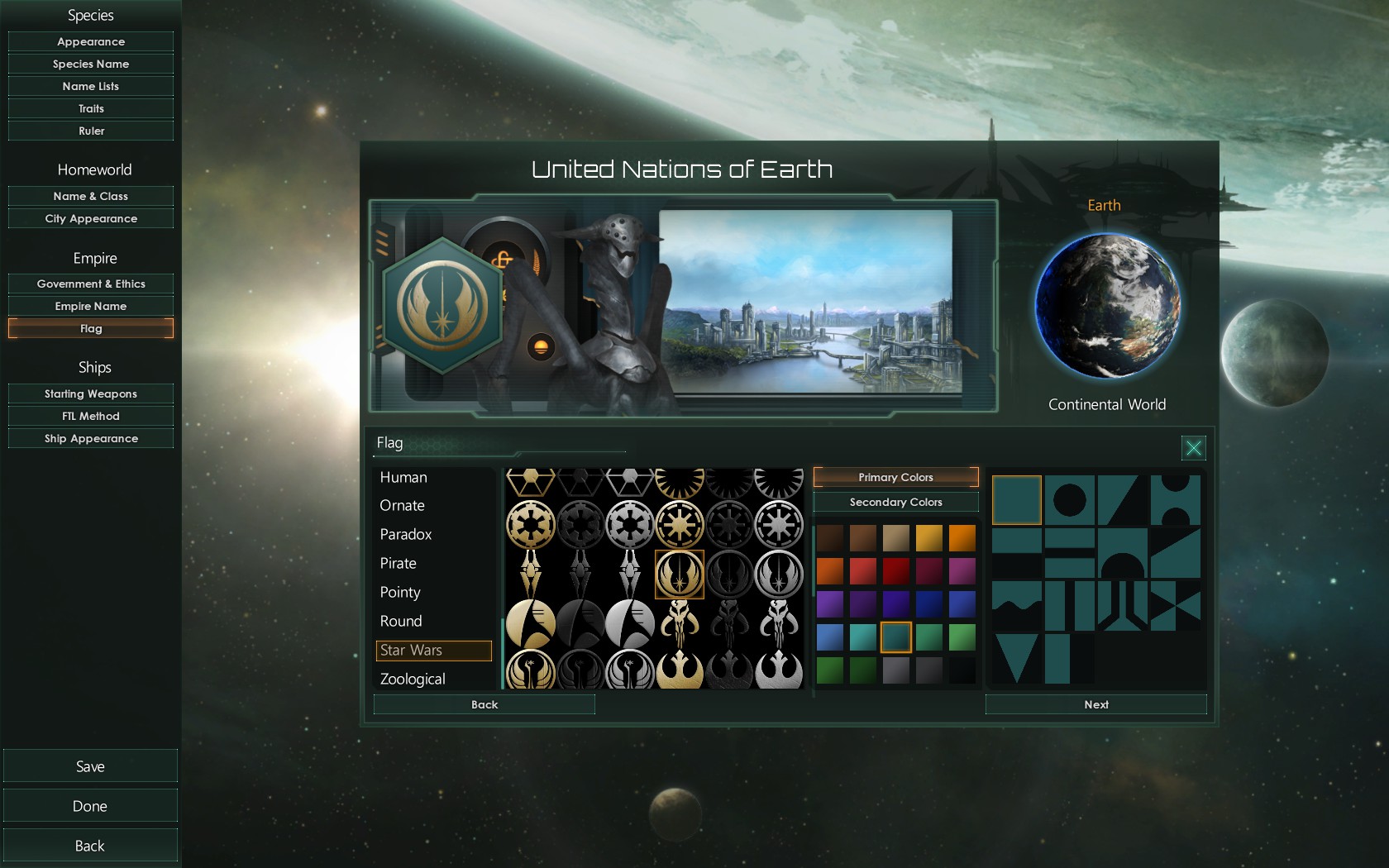Select the circle-on-teal flag background pattern

pyautogui.click(x=1069, y=499)
